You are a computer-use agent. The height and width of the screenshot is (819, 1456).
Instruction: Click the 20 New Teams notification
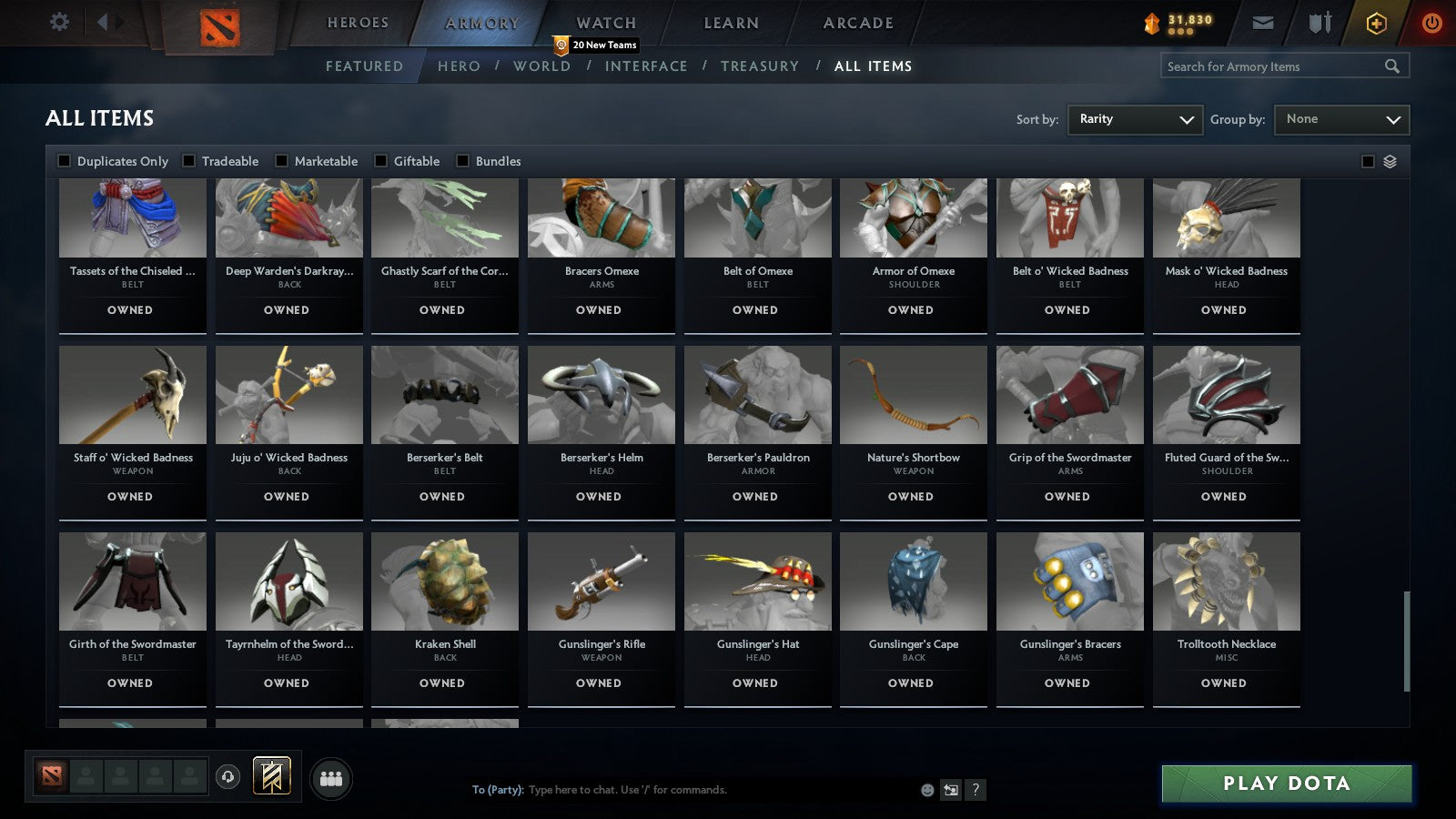pyautogui.click(x=596, y=44)
